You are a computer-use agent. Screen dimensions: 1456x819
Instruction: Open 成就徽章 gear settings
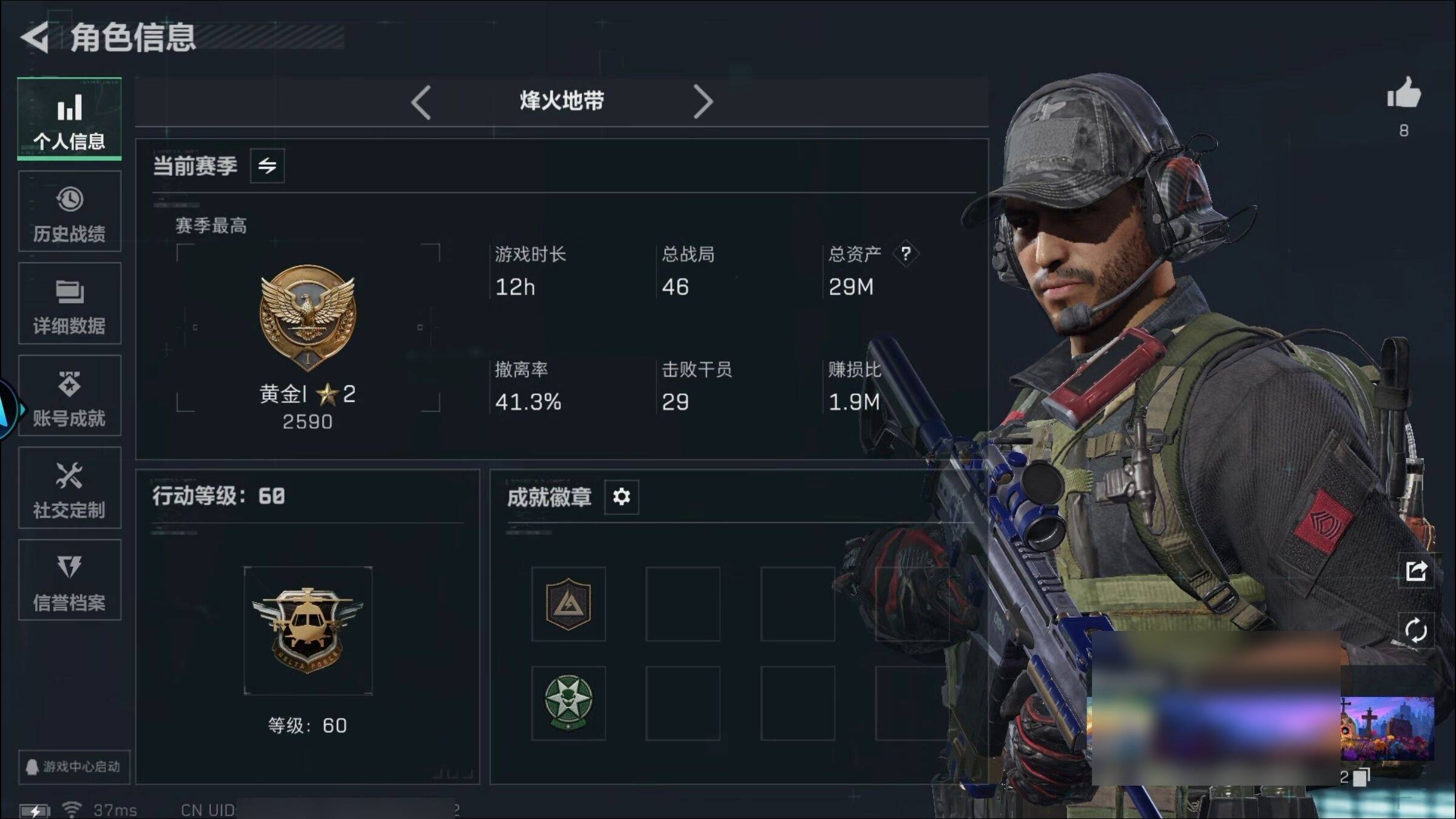[621, 497]
